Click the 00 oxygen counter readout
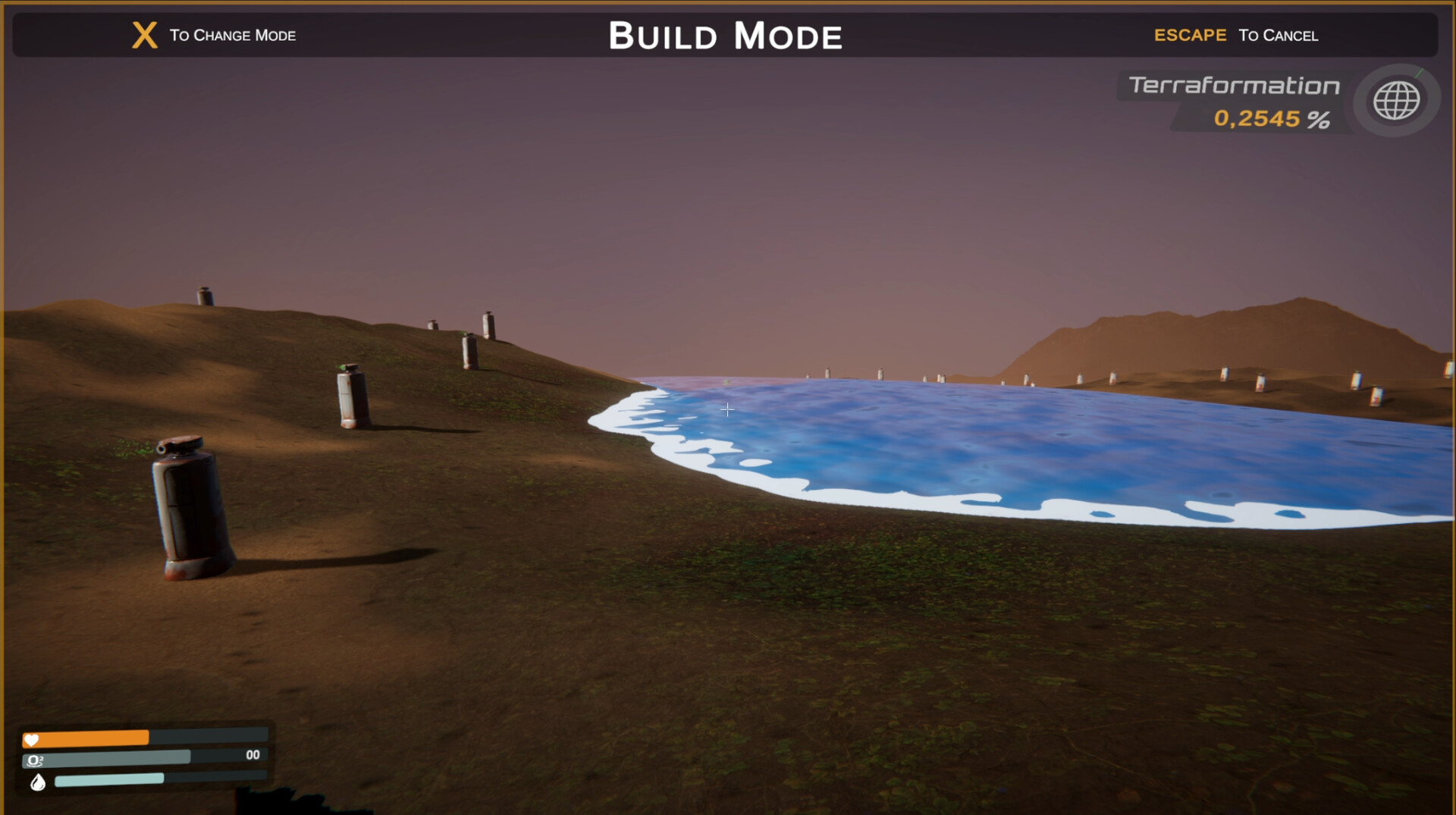 click(253, 754)
